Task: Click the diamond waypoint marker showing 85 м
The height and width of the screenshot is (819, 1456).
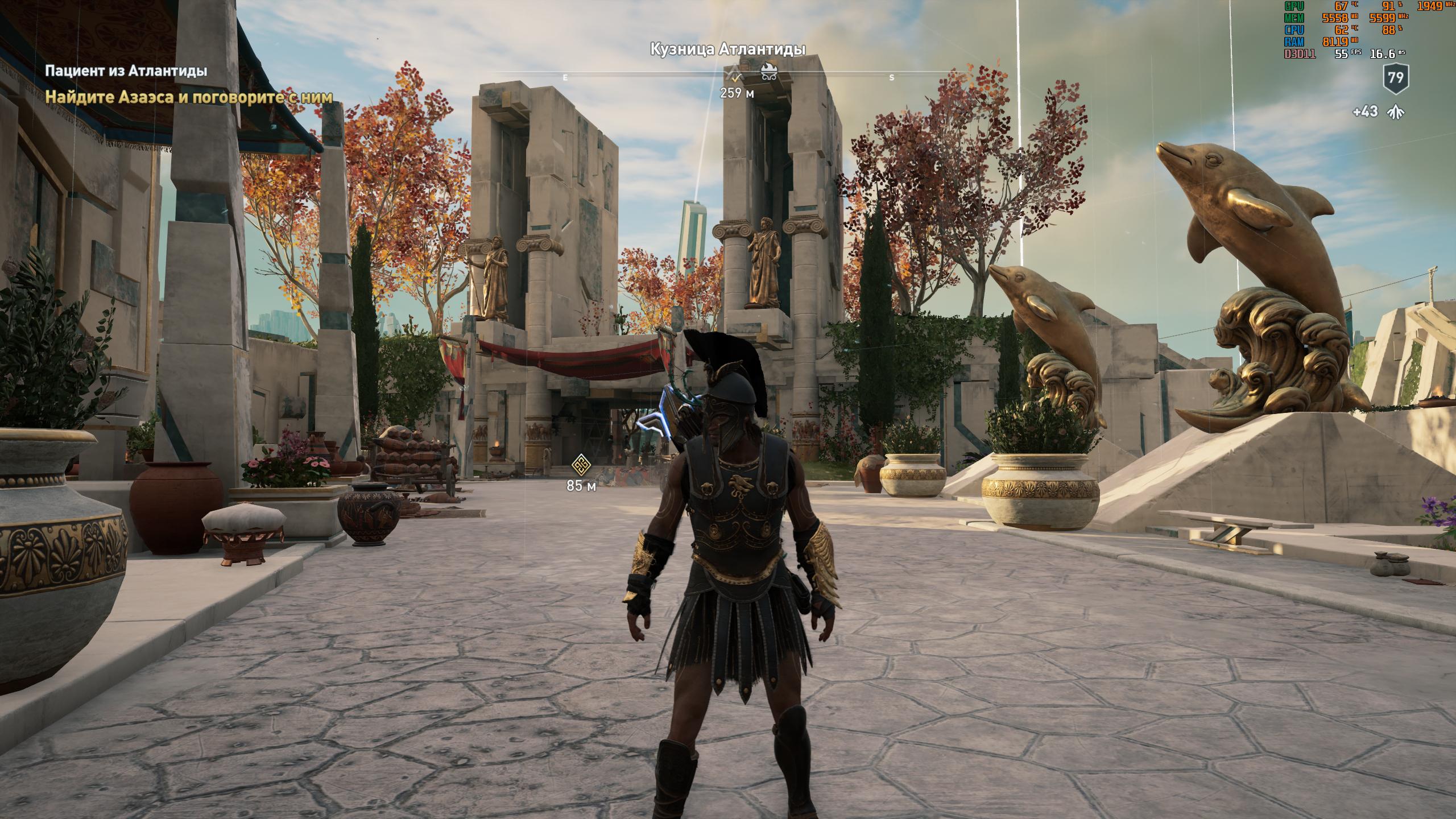Action: pyautogui.click(x=581, y=464)
